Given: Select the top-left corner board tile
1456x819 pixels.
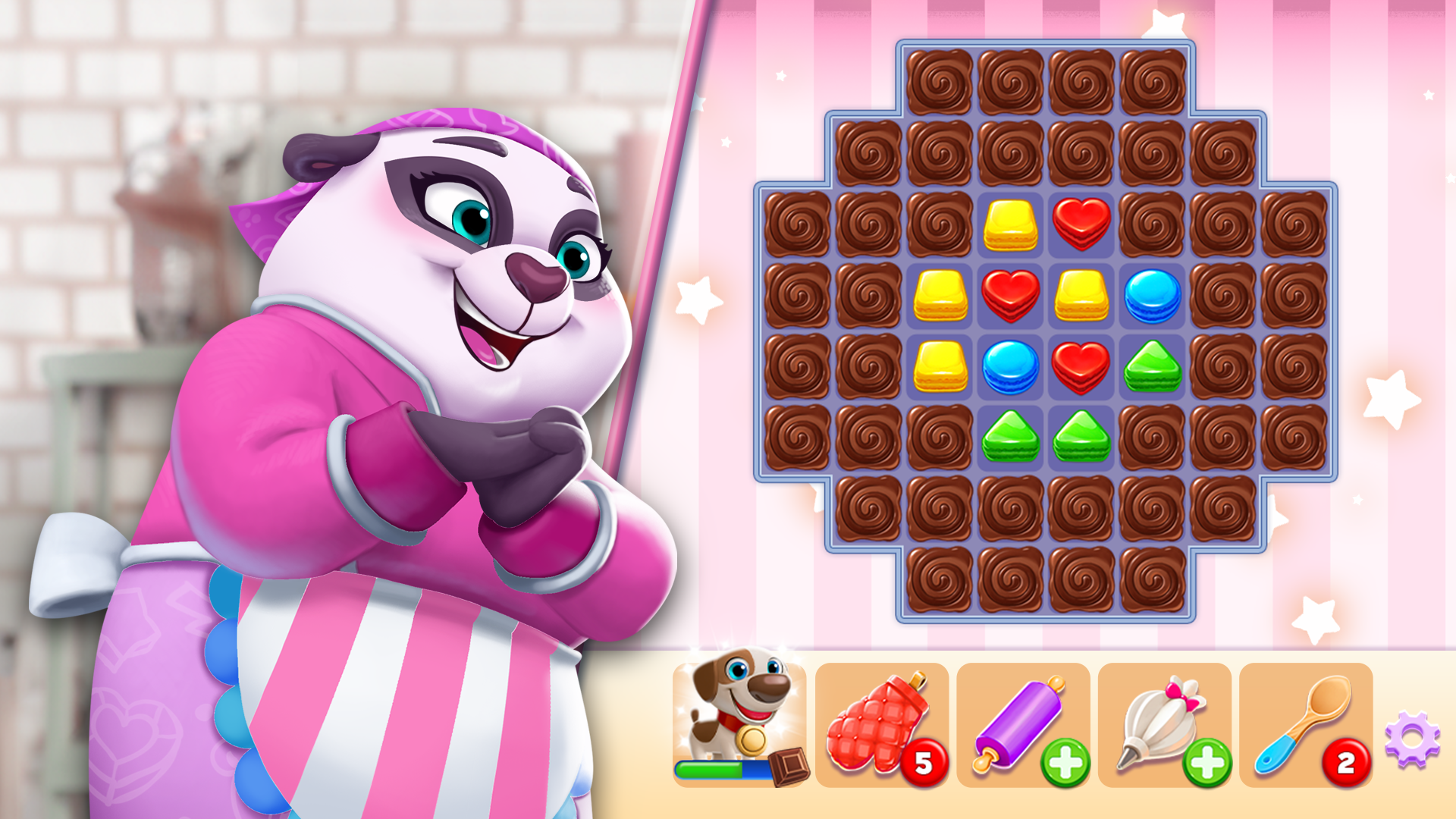Looking at the screenshot, I should (x=940, y=80).
